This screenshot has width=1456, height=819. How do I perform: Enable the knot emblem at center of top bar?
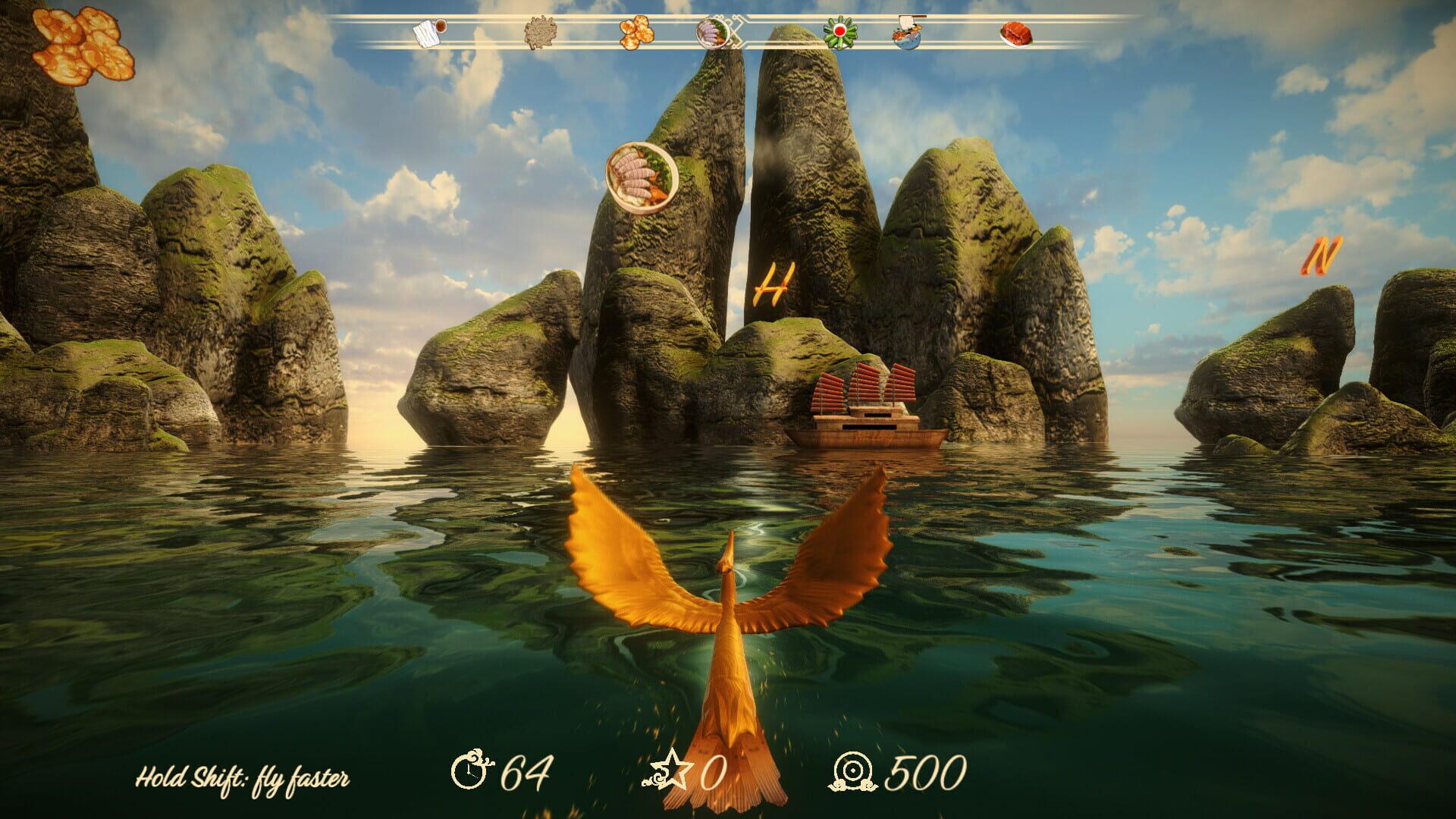click(733, 33)
